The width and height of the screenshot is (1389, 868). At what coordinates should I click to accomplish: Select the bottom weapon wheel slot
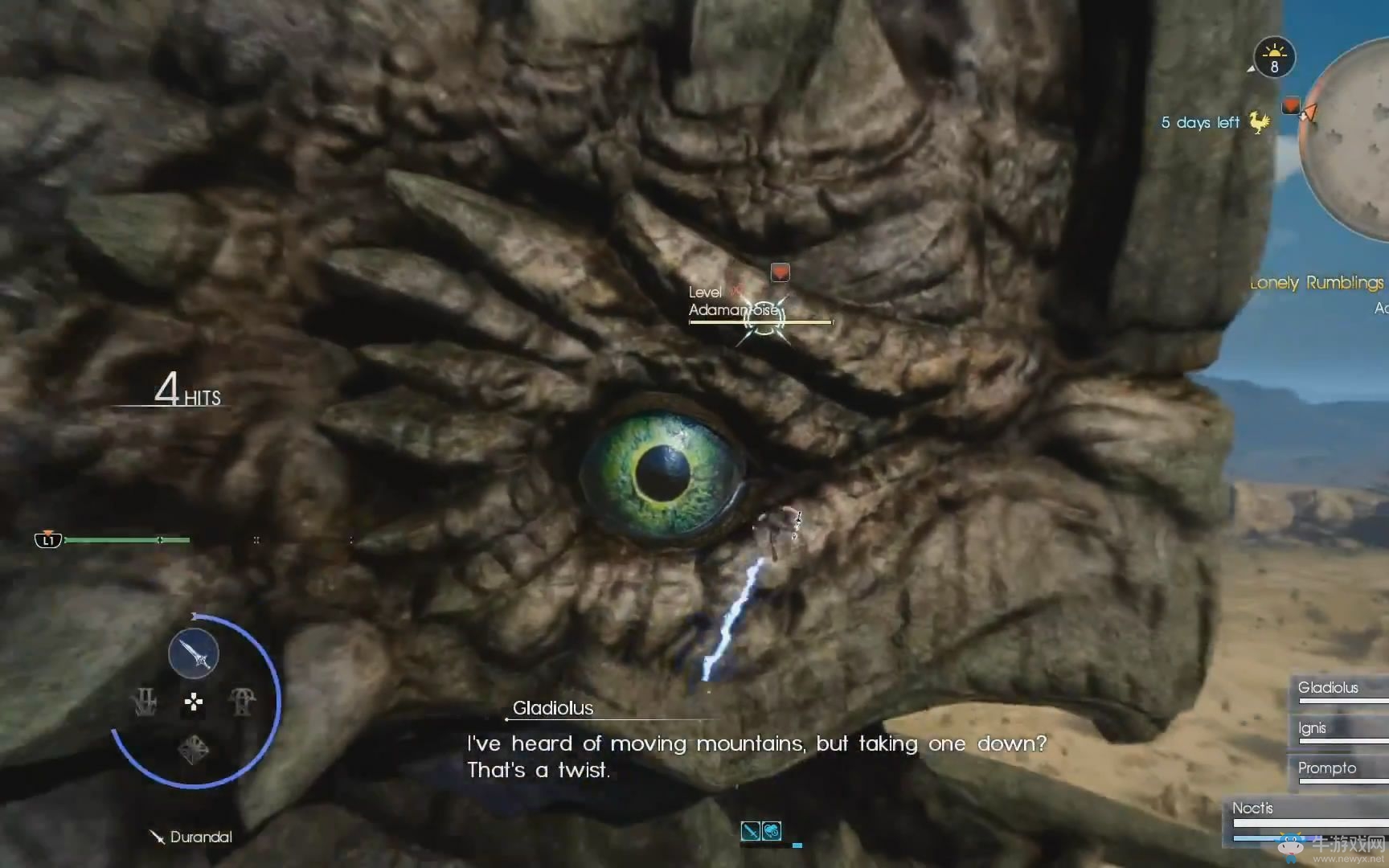[x=193, y=750]
